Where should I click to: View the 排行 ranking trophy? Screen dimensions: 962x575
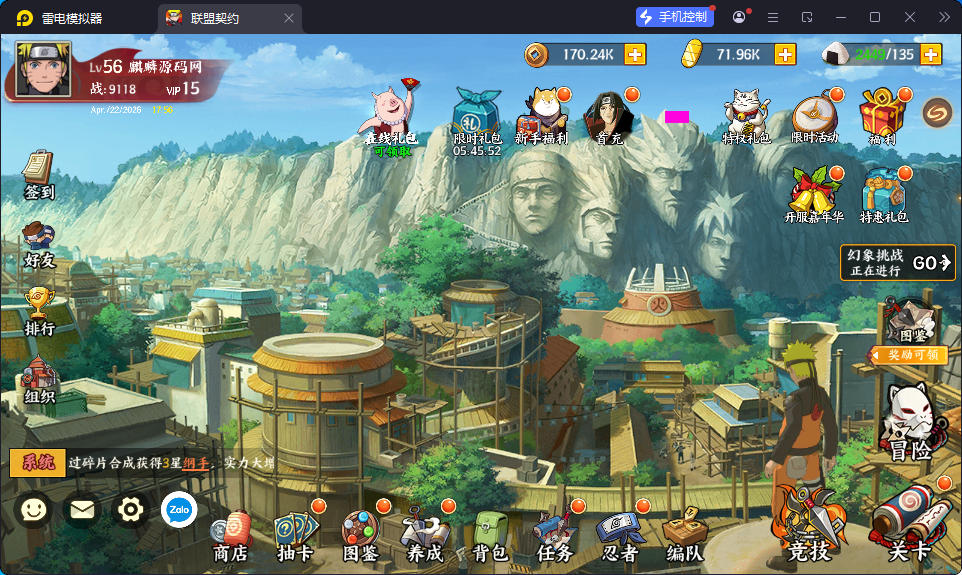point(40,309)
